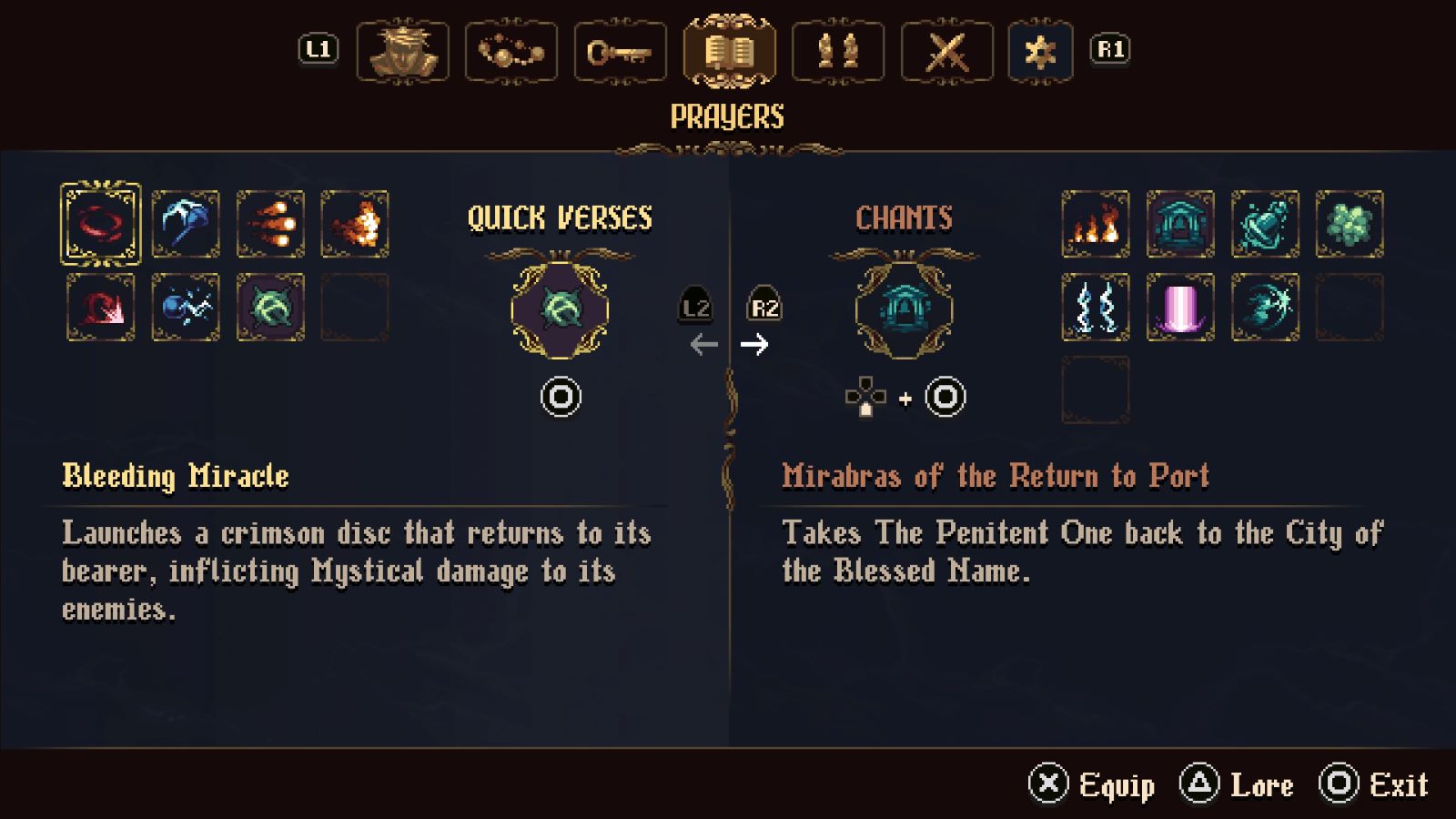Open the last tab with the star emblem
The width and height of the screenshot is (1456, 819).
tap(1040, 51)
